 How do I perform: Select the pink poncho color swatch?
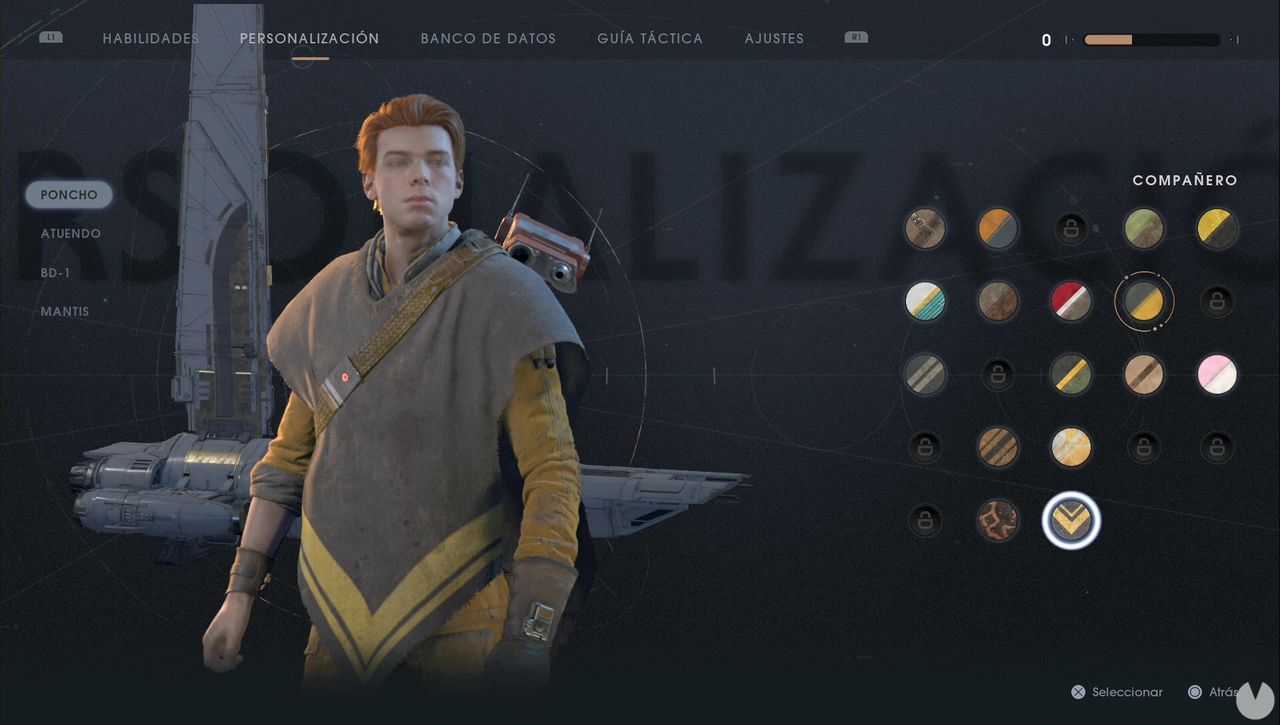pos(1216,374)
